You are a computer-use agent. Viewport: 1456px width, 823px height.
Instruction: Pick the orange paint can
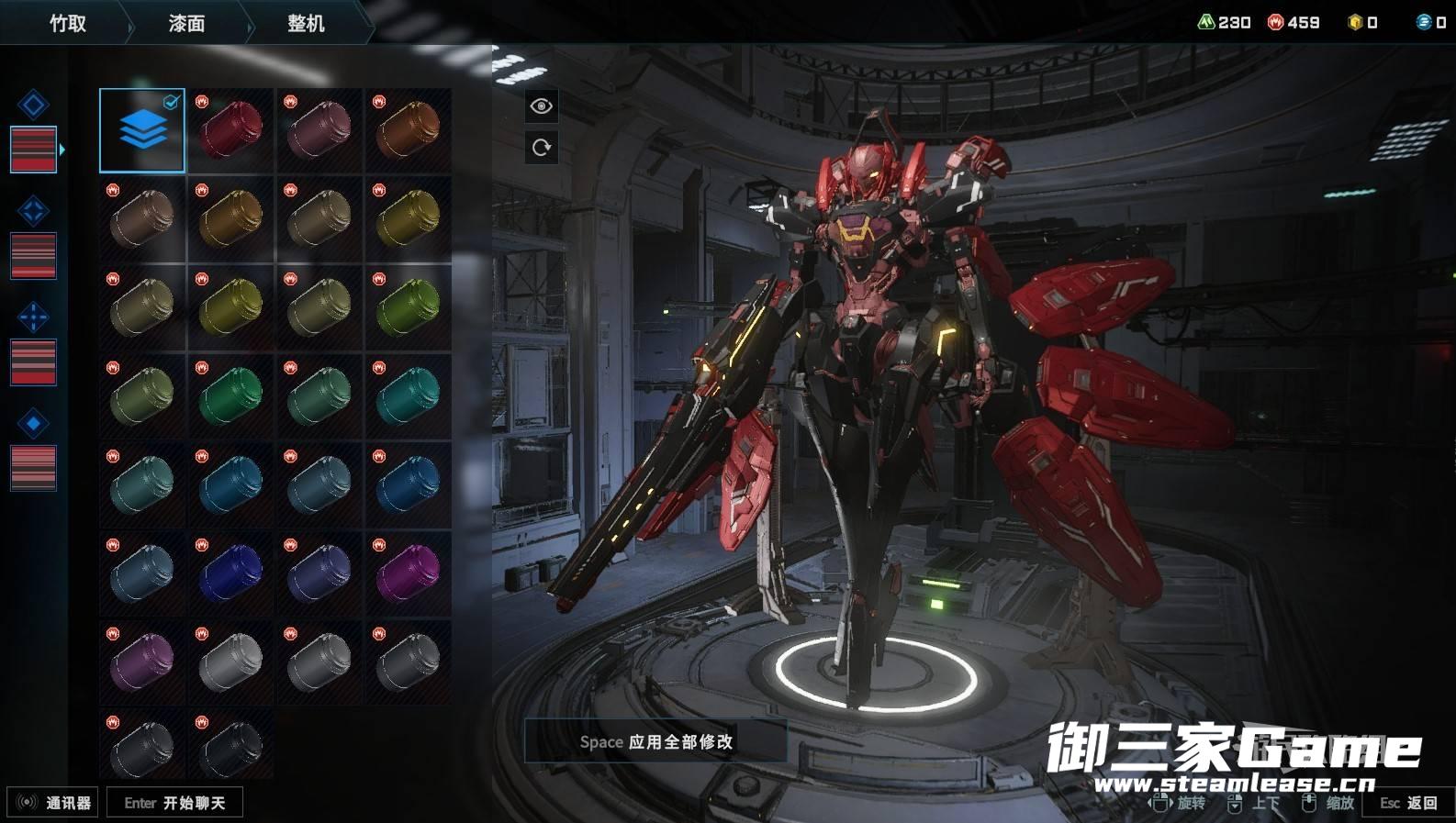point(409,130)
